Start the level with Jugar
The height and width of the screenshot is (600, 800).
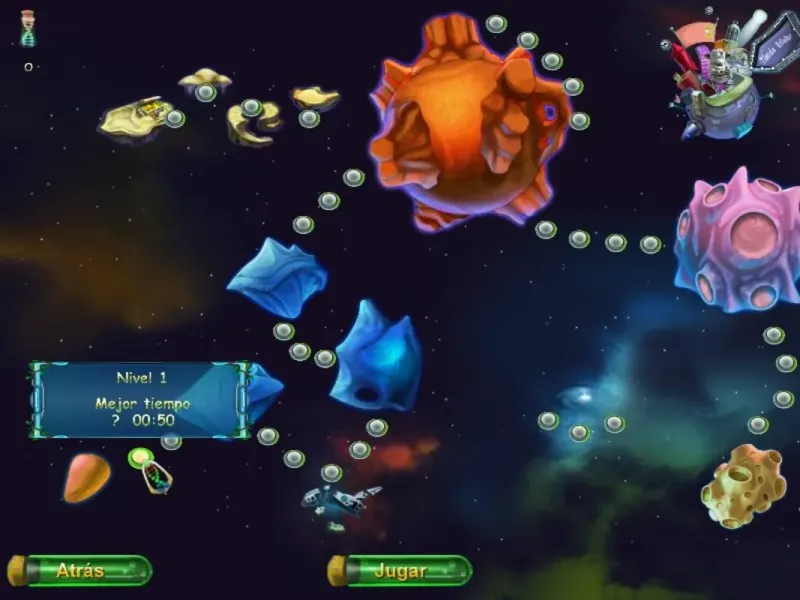(x=400, y=571)
